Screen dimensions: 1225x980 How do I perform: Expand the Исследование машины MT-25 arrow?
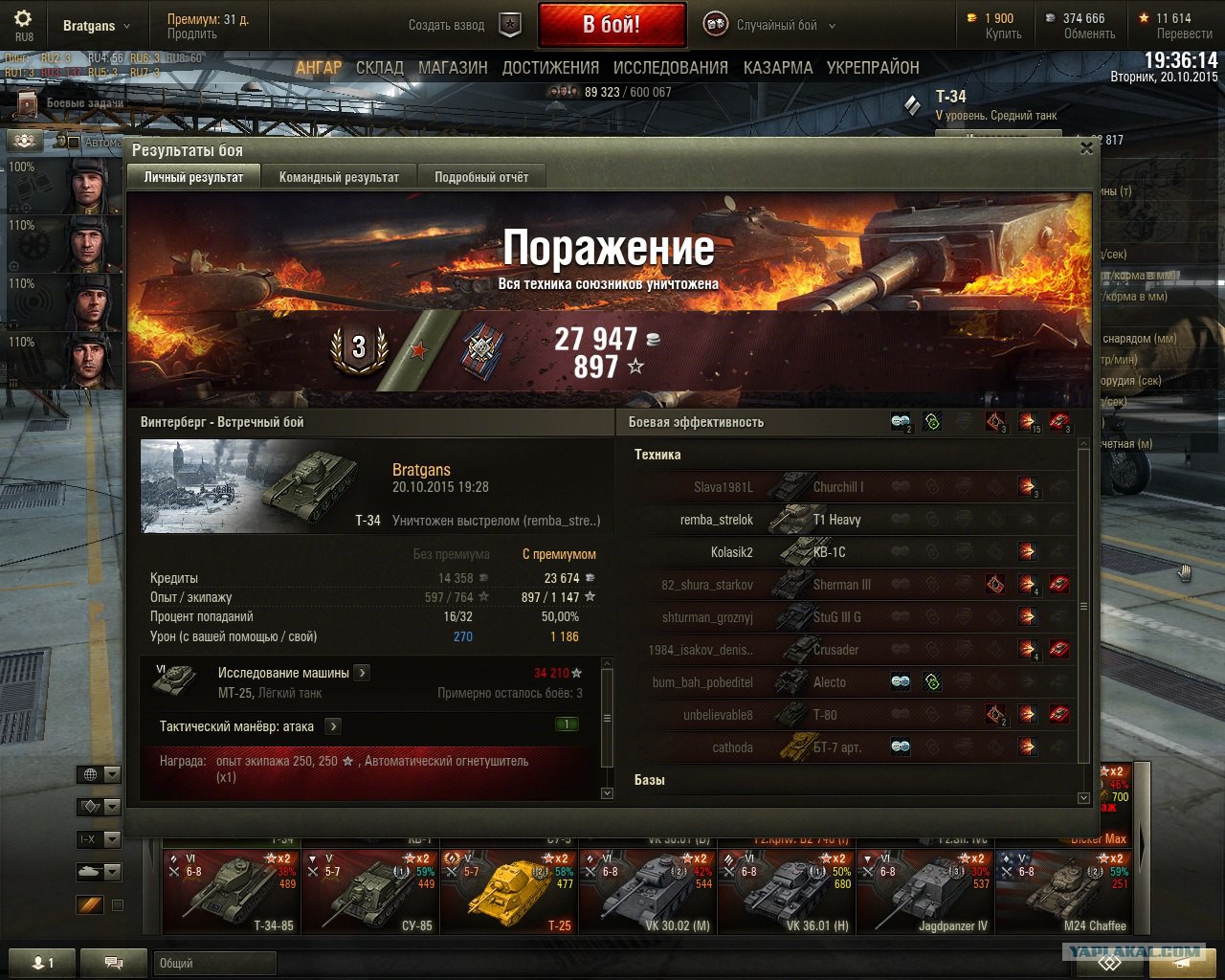tap(362, 673)
